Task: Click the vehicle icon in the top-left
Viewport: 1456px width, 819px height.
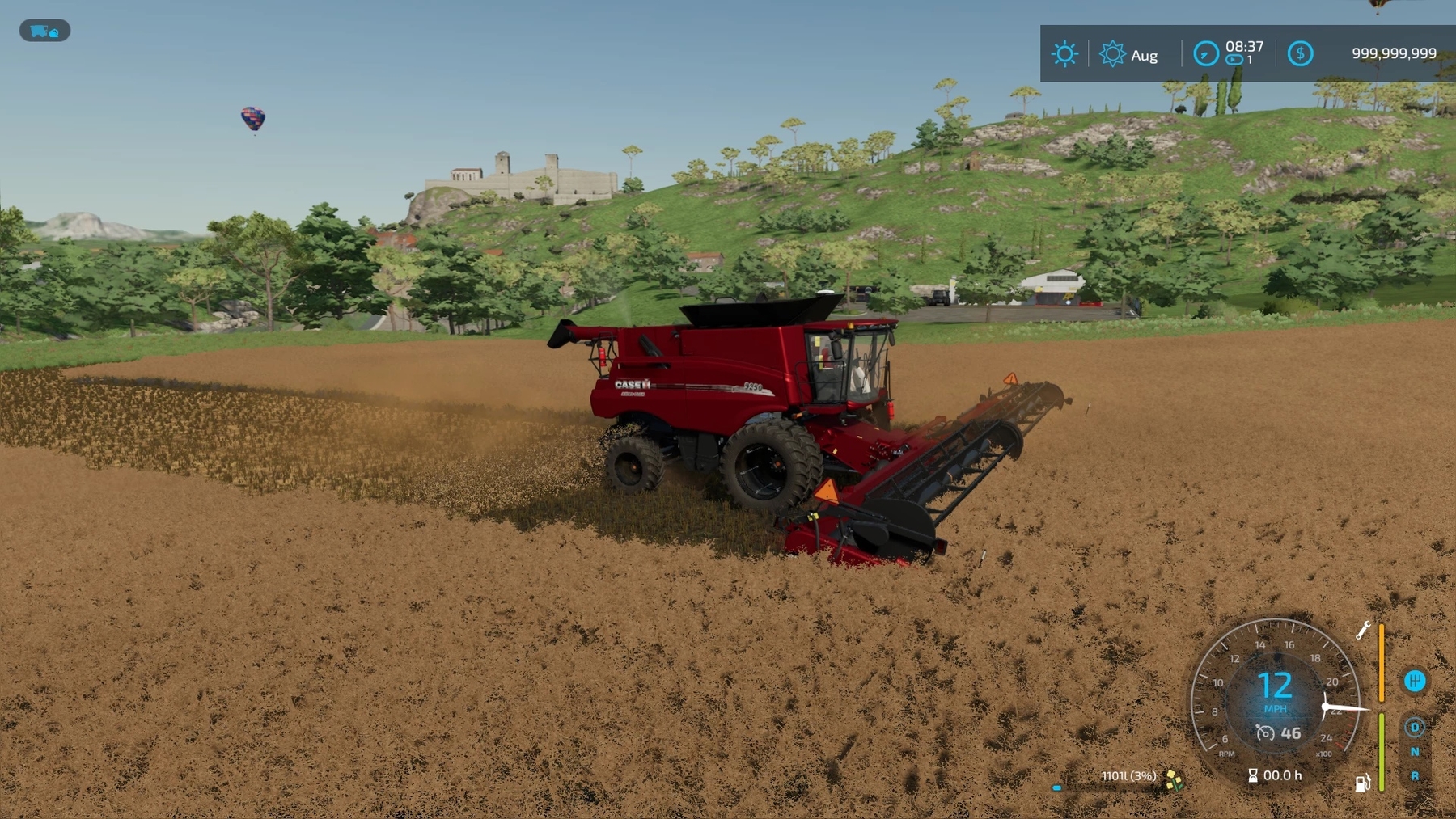Action: pyautogui.click(x=44, y=31)
